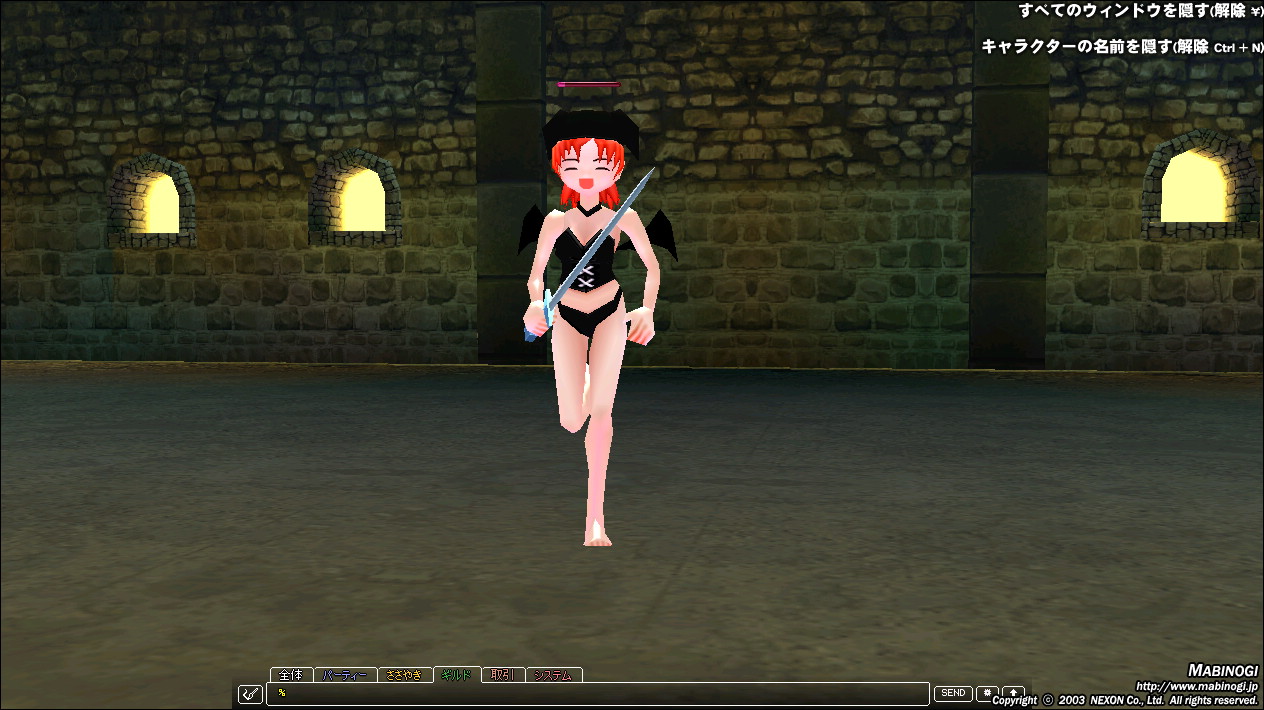1264x710 pixels.
Task: Click the quill icon left of chat
Action: [250, 694]
